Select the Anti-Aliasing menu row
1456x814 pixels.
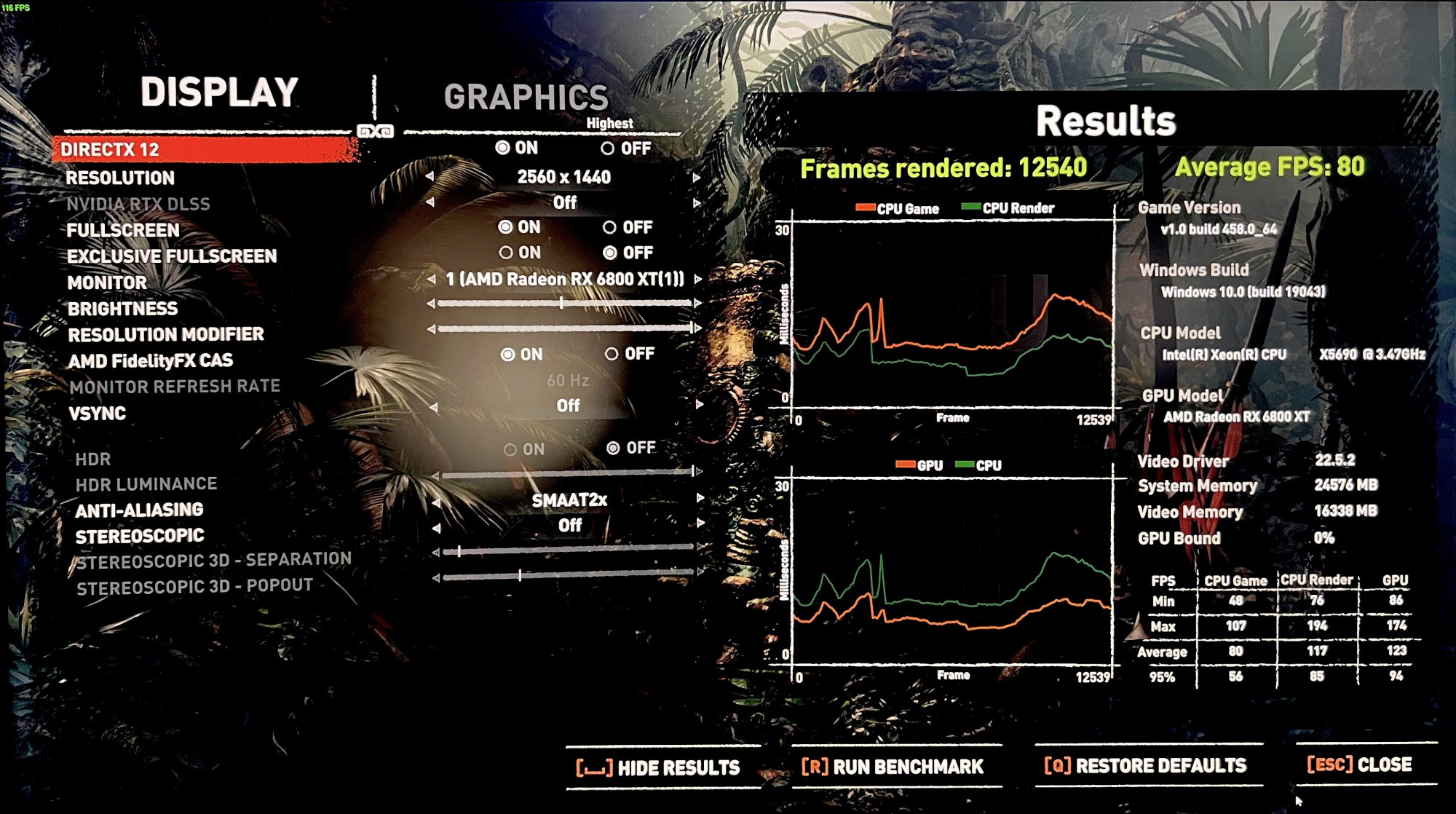tap(139, 510)
